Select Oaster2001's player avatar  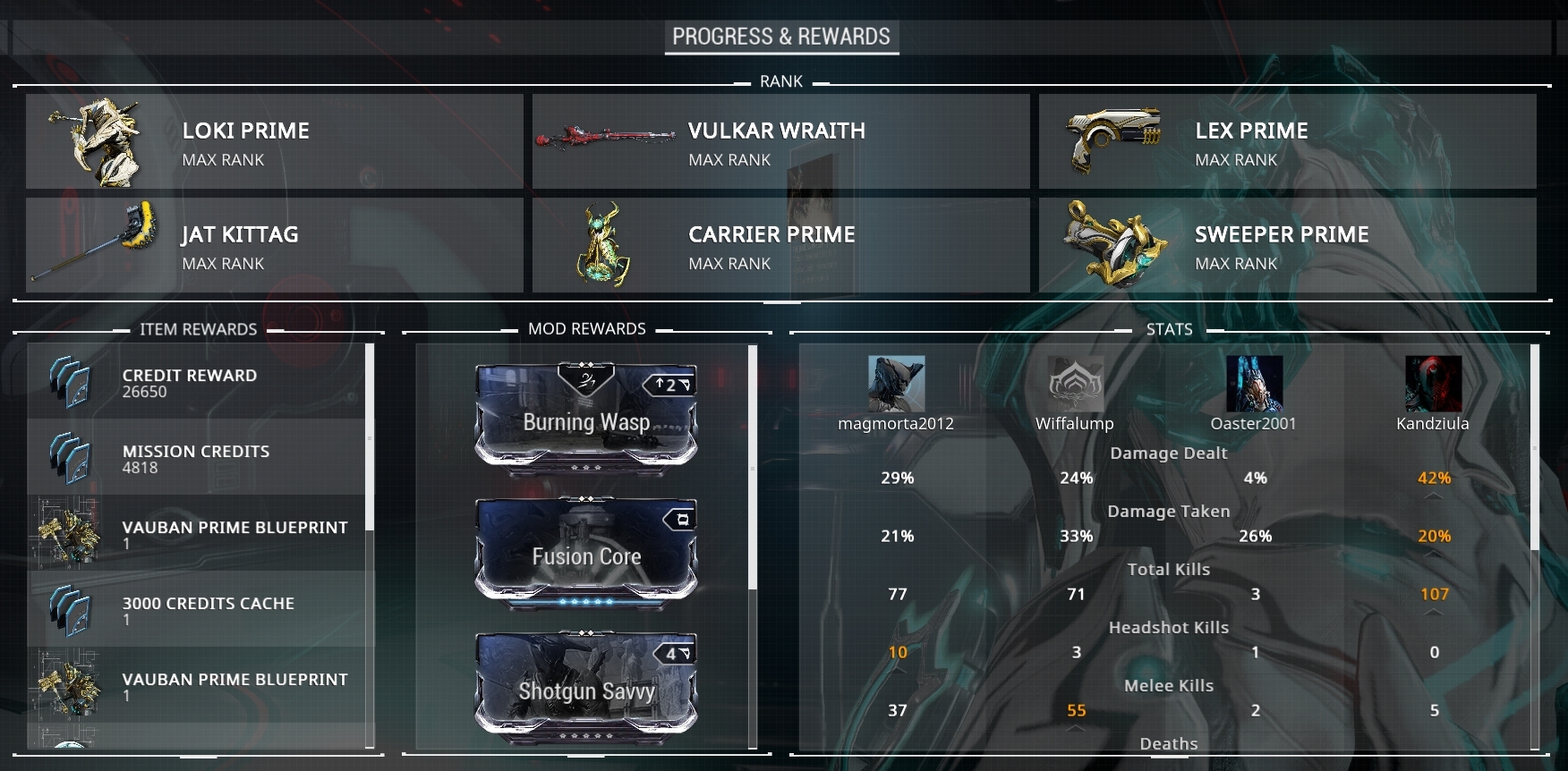click(1254, 384)
